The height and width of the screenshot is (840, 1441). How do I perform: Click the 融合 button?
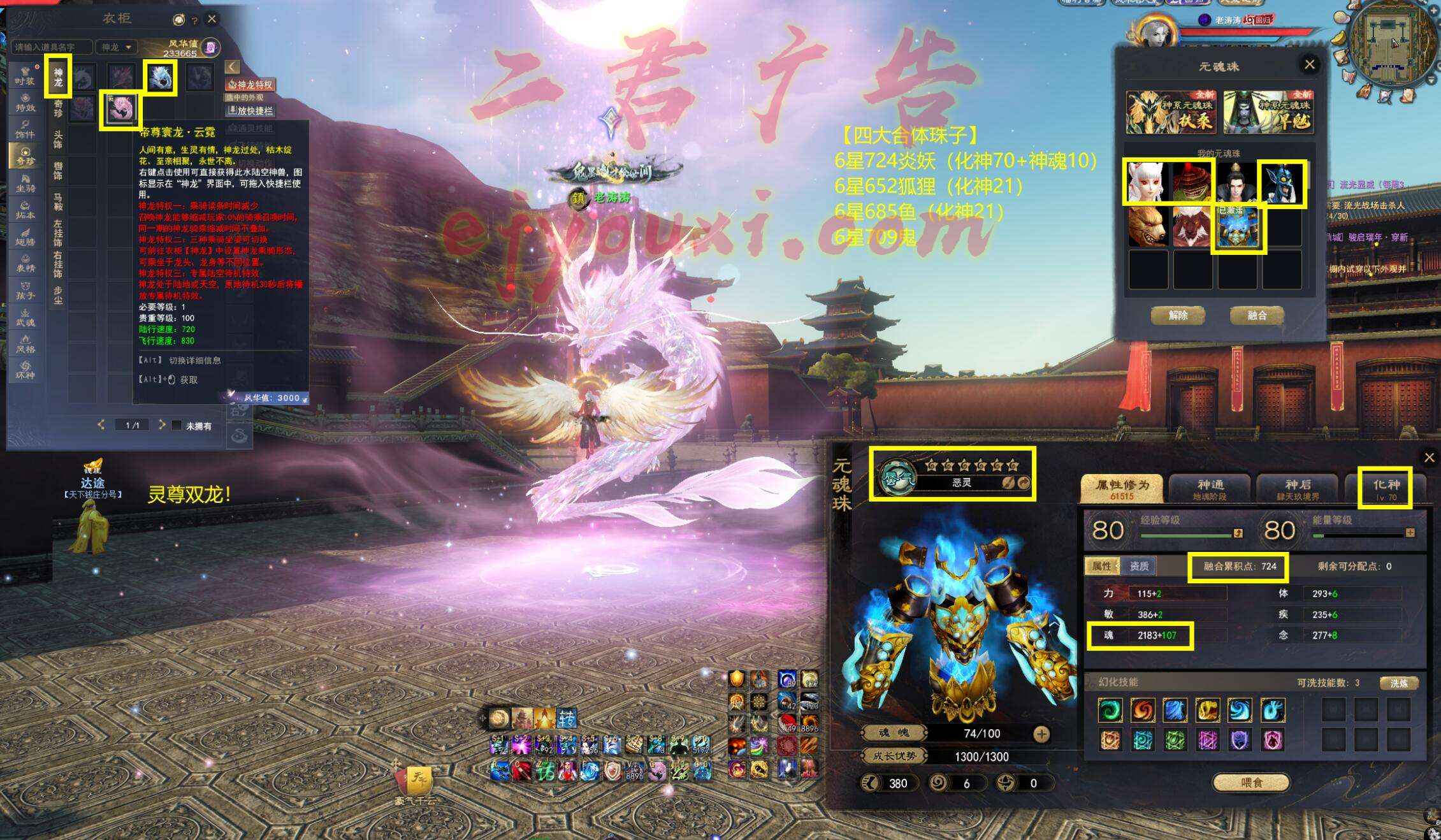(x=1256, y=315)
